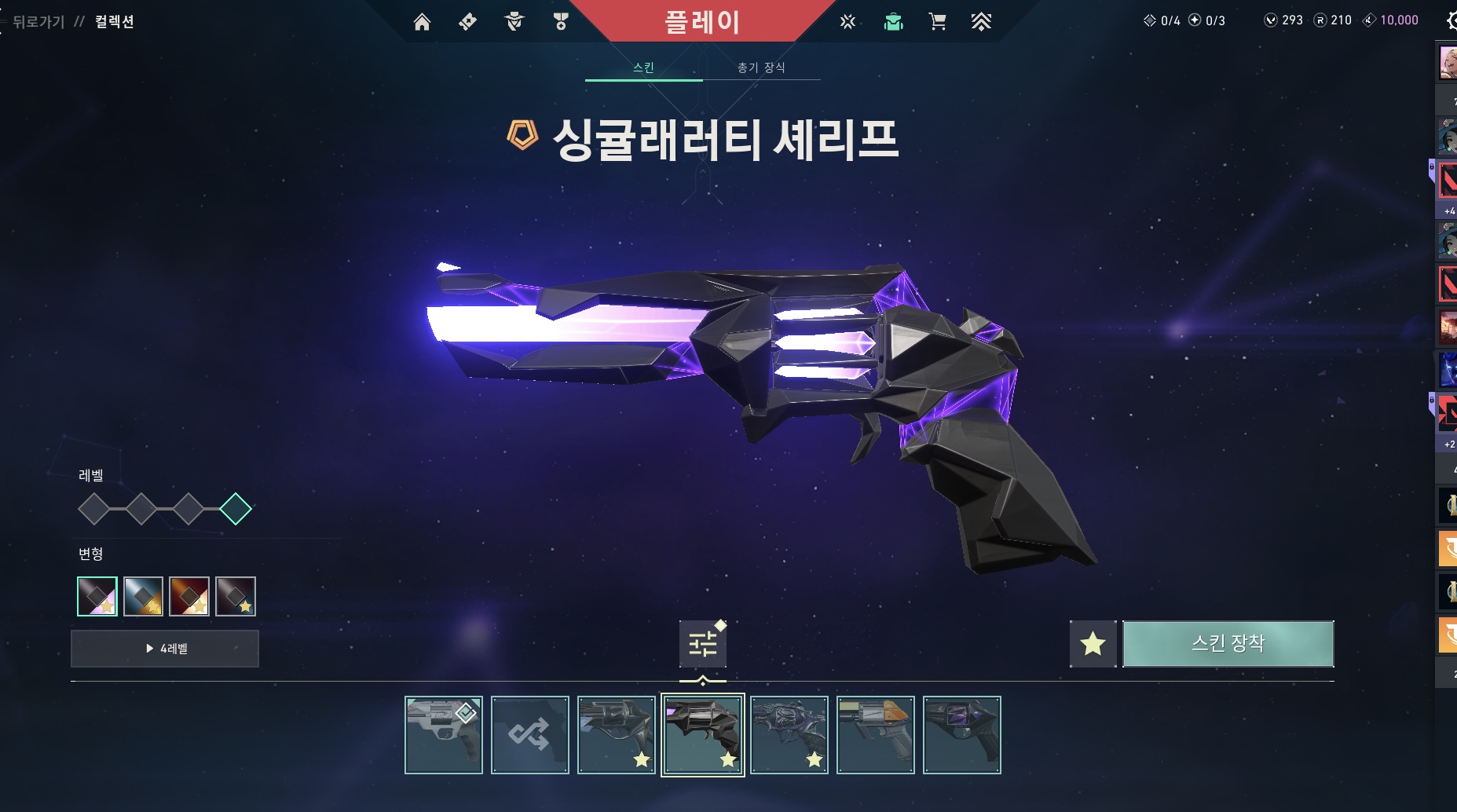The width and height of the screenshot is (1457, 812).
Task: Pick the orange-topped Sheriff skin thumbnail
Action: click(x=875, y=735)
